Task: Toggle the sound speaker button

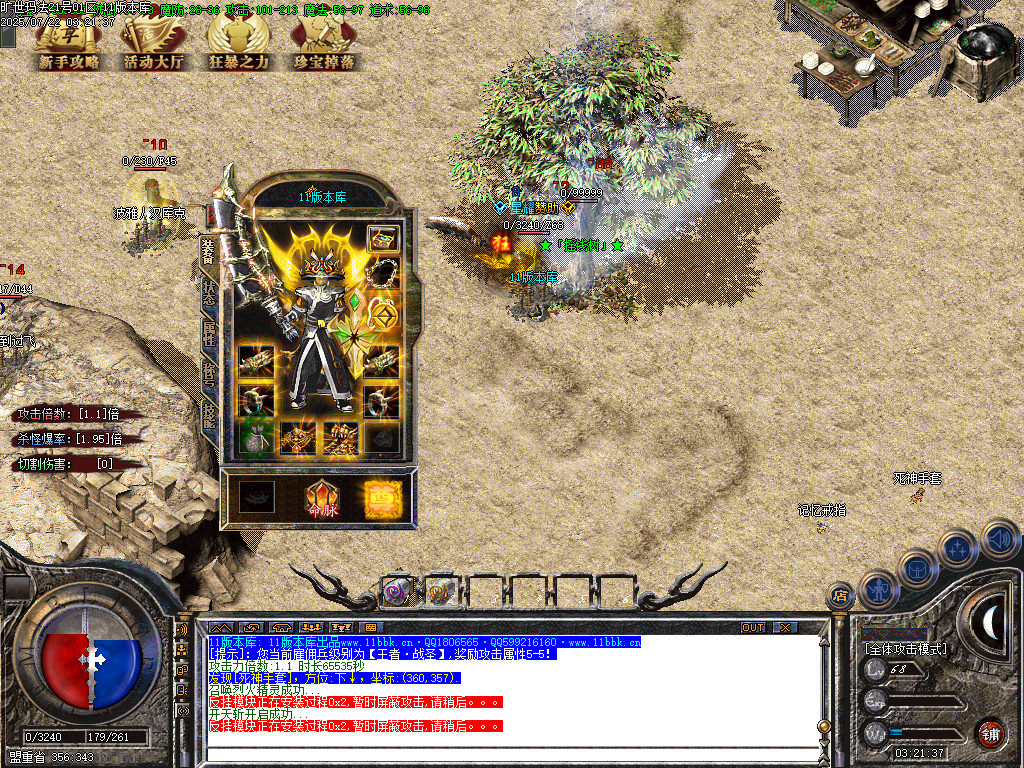Action: tap(999, 540)
